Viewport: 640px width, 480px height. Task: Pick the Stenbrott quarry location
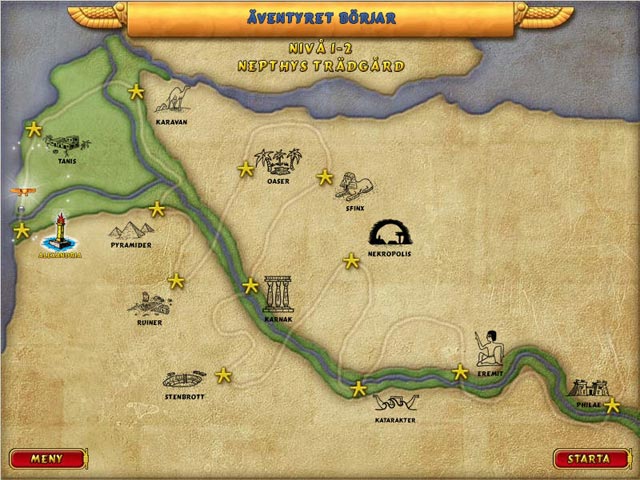click(184, 380)
